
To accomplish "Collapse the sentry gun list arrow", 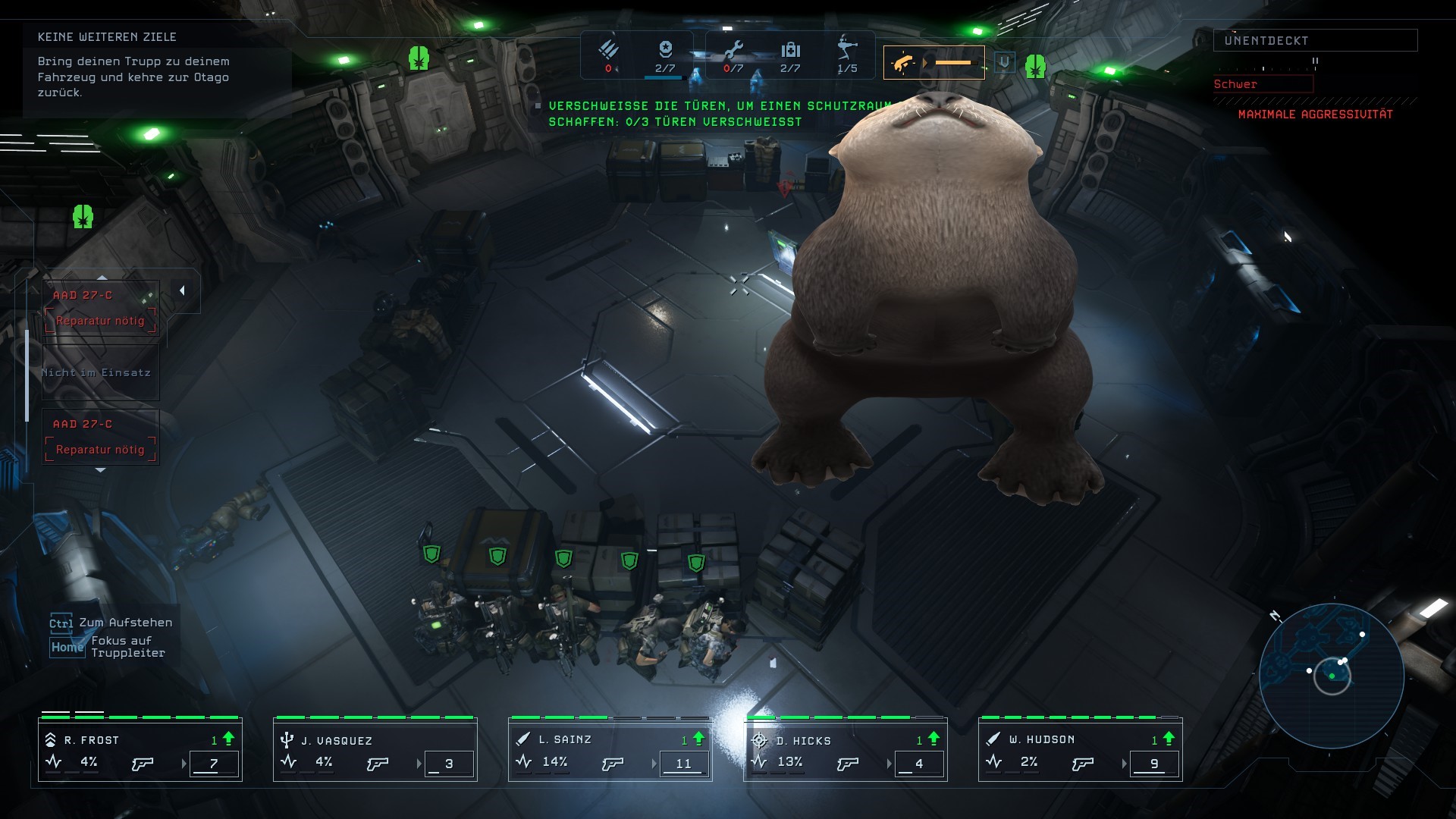I will coord(182,290).
